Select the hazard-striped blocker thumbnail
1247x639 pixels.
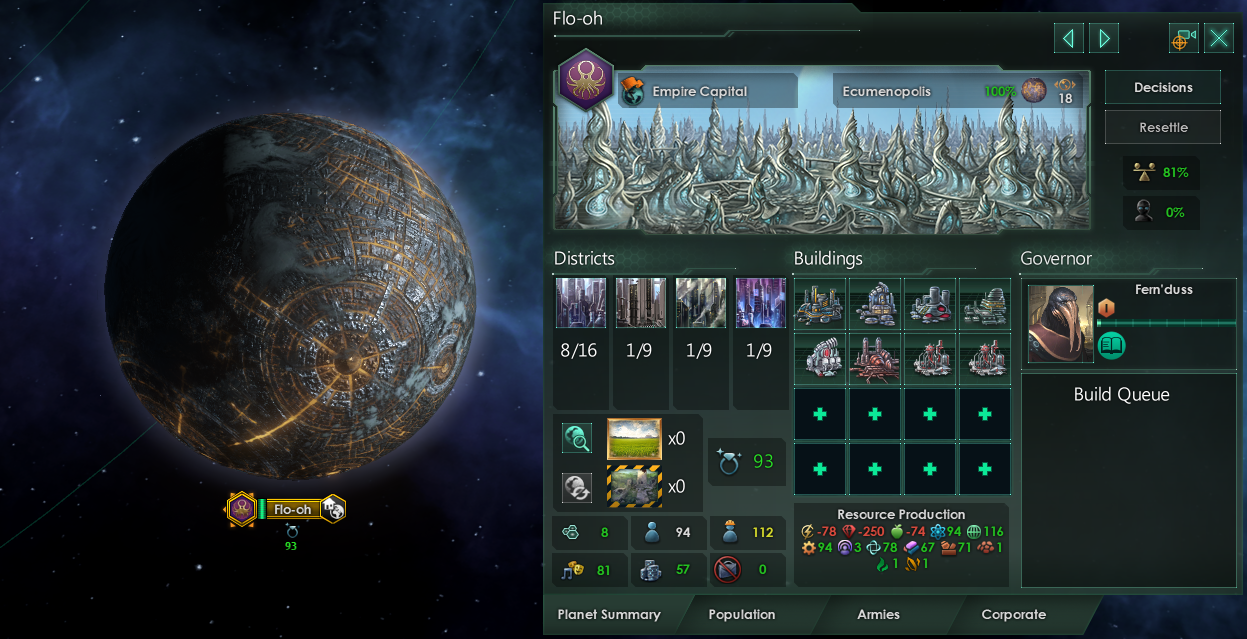click(x=634, y=487)
